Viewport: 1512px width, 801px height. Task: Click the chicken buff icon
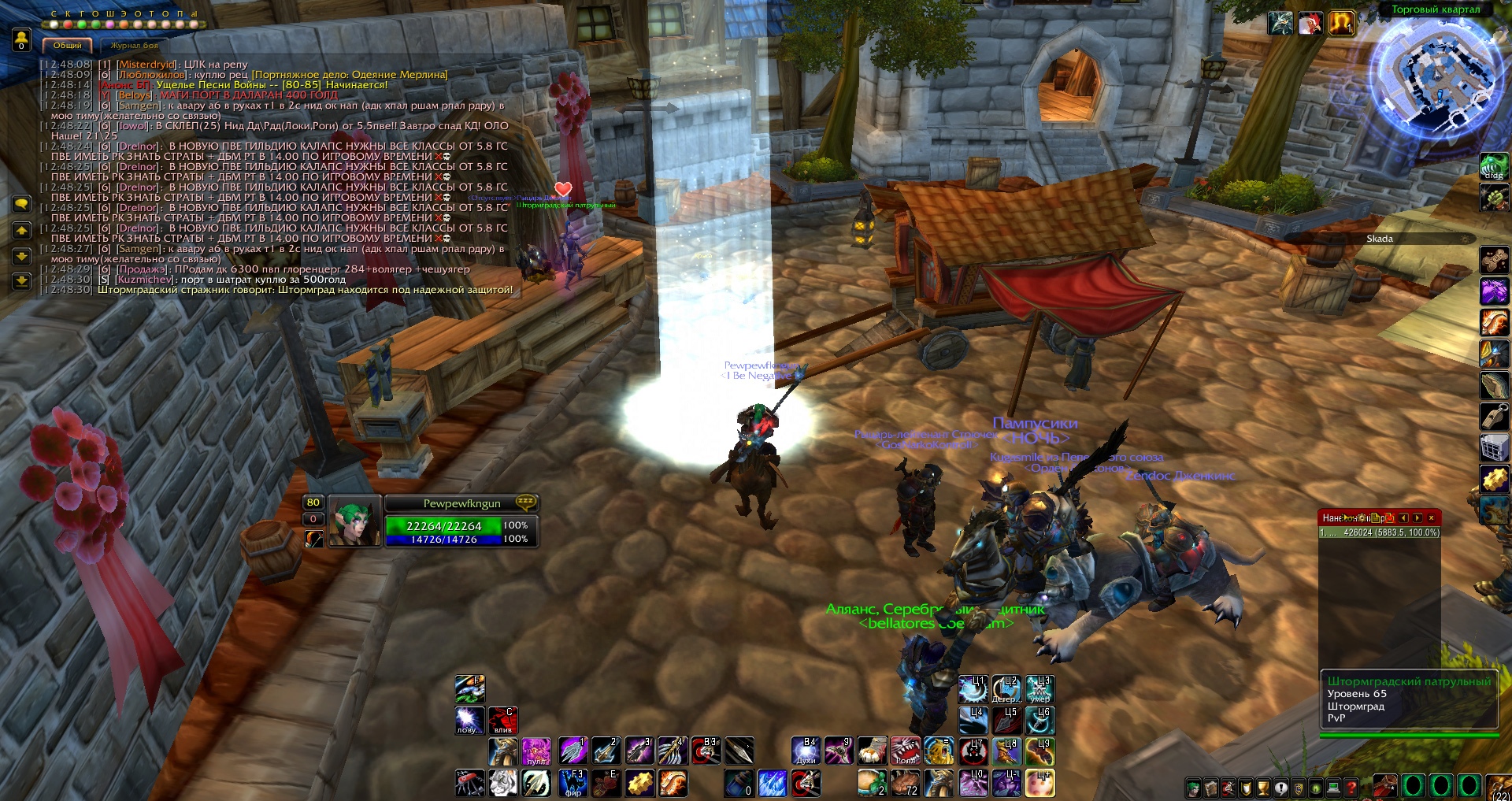(x=1311, y=24)
